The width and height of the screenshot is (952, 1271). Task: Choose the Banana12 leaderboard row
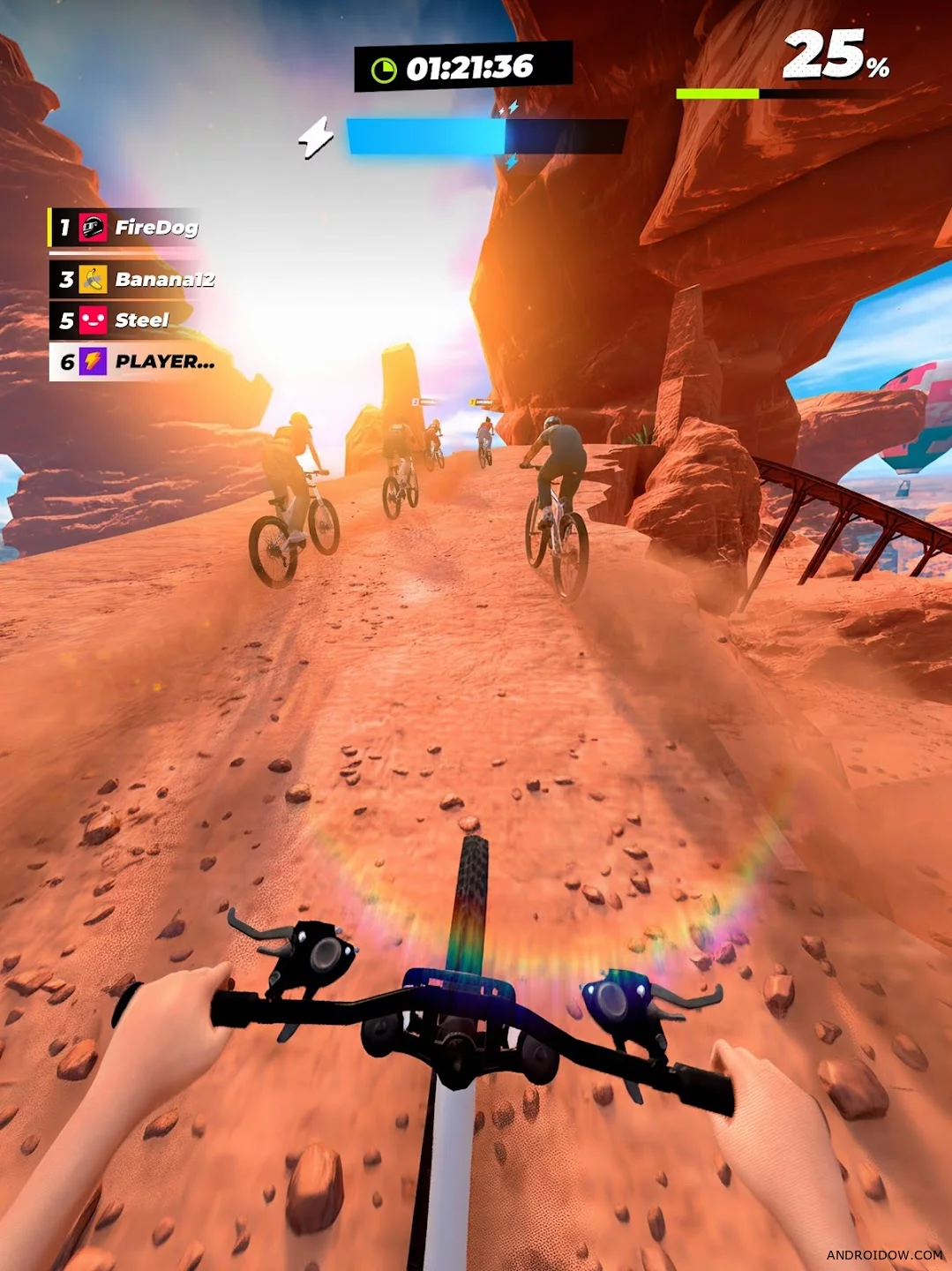134,280
